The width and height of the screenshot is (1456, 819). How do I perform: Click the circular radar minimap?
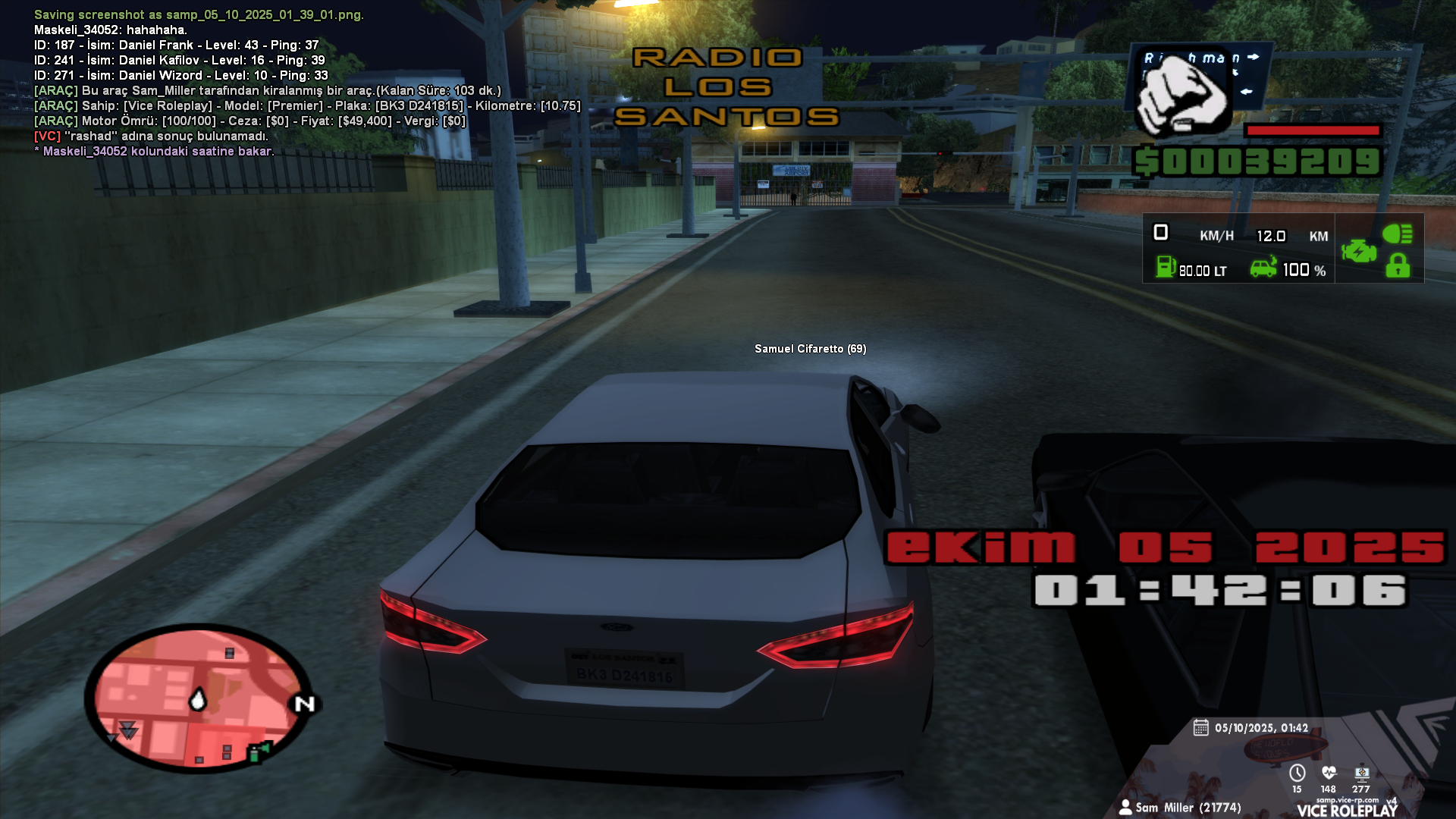click(198, 698)
